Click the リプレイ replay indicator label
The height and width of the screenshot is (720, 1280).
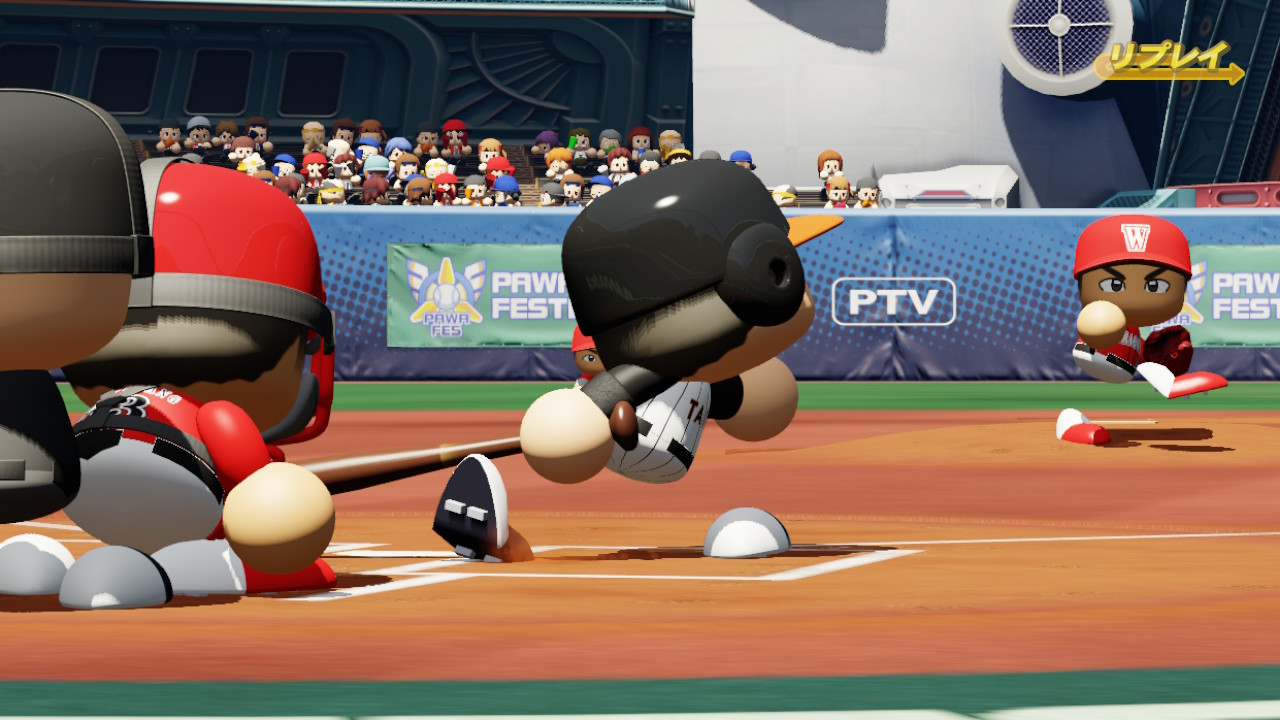pyautogui.click(x=1168, y=60)
